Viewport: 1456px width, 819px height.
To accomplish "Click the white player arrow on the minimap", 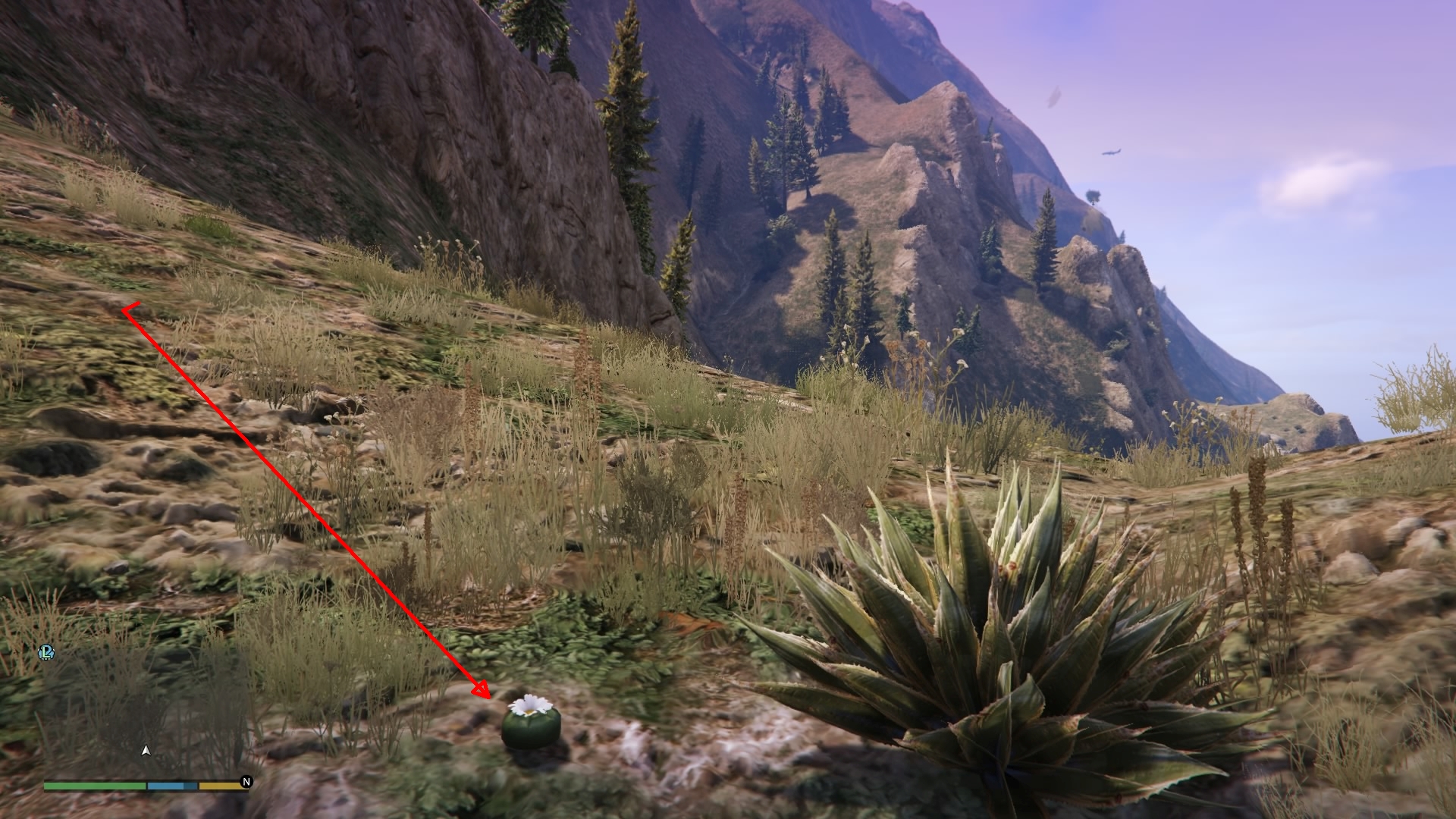I will click(146, 750).
